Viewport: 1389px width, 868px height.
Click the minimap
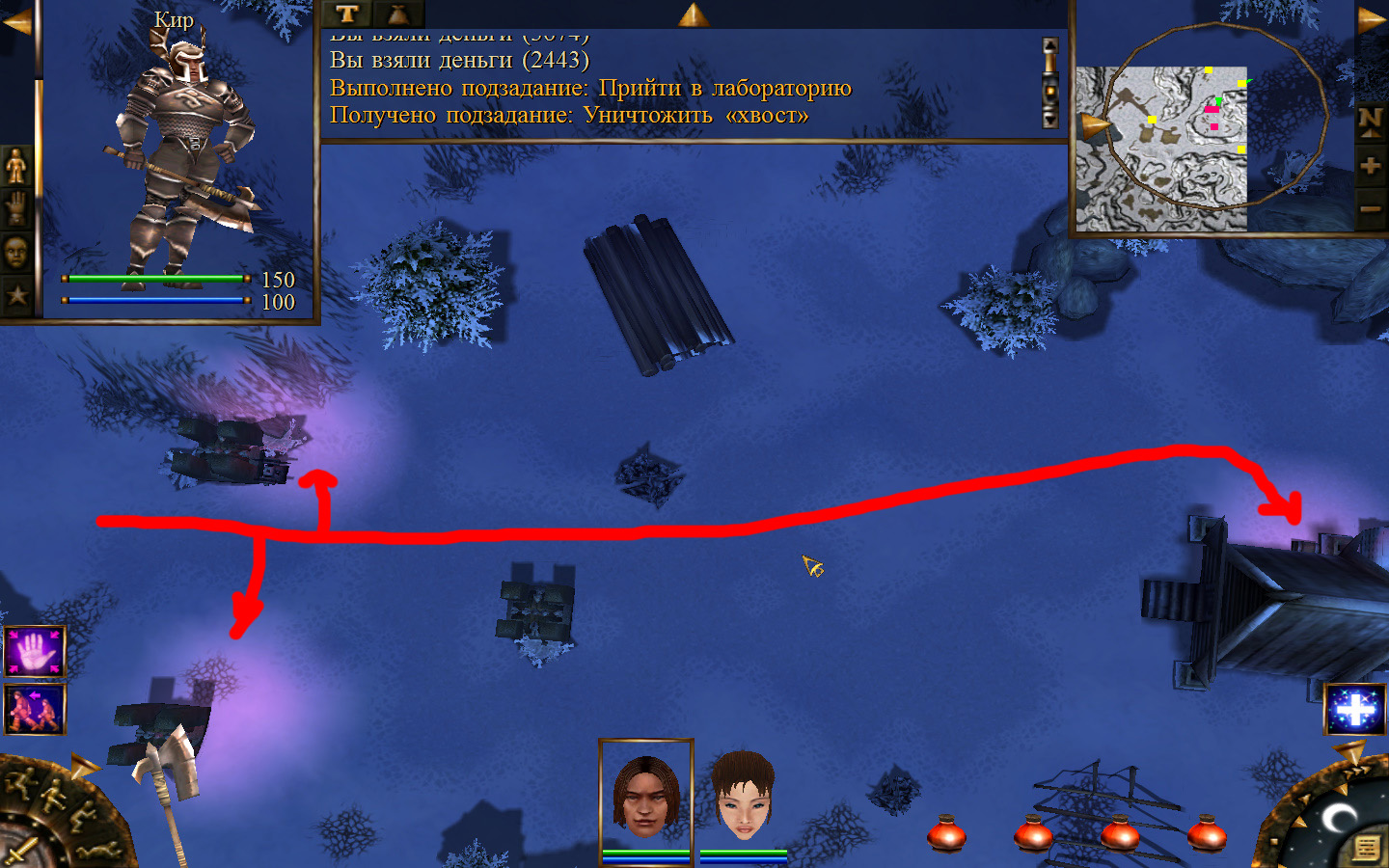coord(1160,149)
